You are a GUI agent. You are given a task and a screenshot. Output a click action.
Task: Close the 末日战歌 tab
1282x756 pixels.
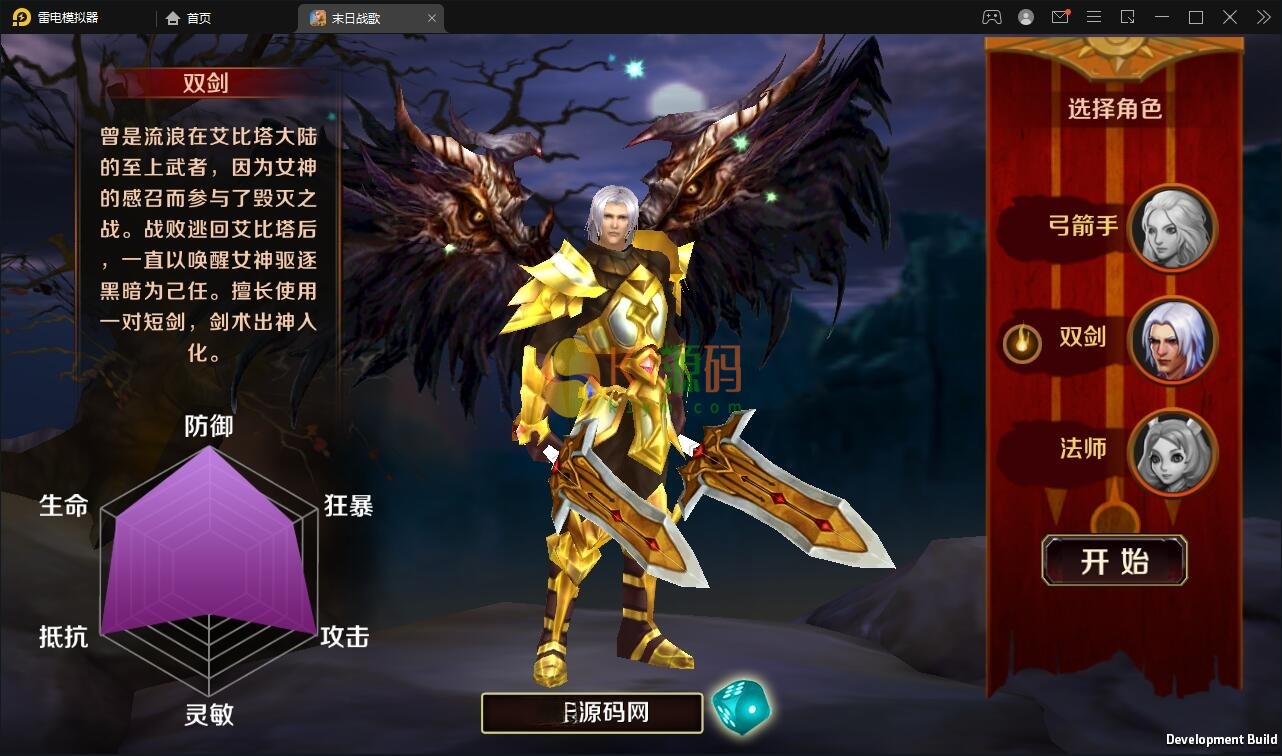pos(432,17)
